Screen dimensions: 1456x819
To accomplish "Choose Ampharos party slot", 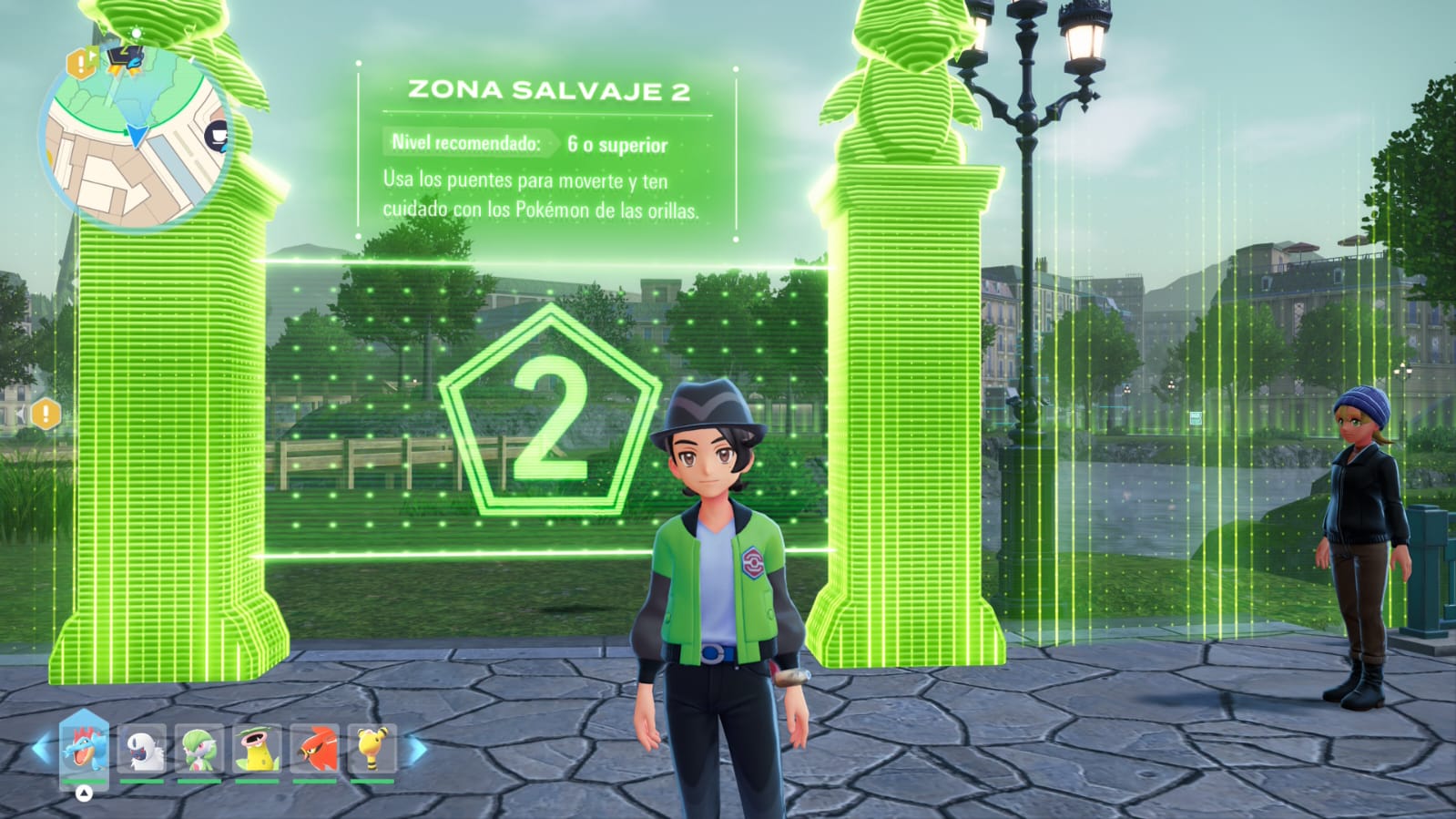I will click(372, 749).
